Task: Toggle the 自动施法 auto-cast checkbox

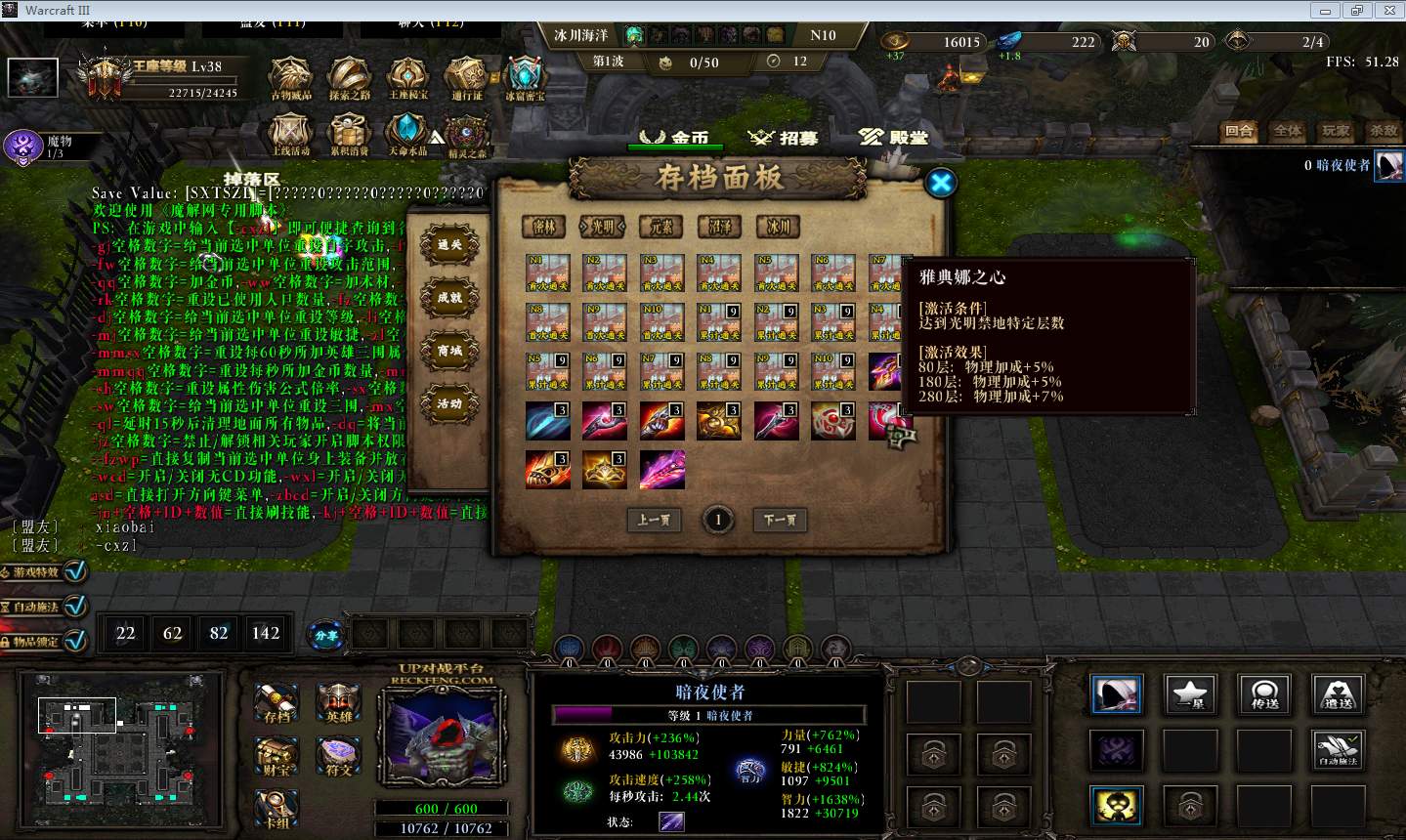Action: (75, 606)
